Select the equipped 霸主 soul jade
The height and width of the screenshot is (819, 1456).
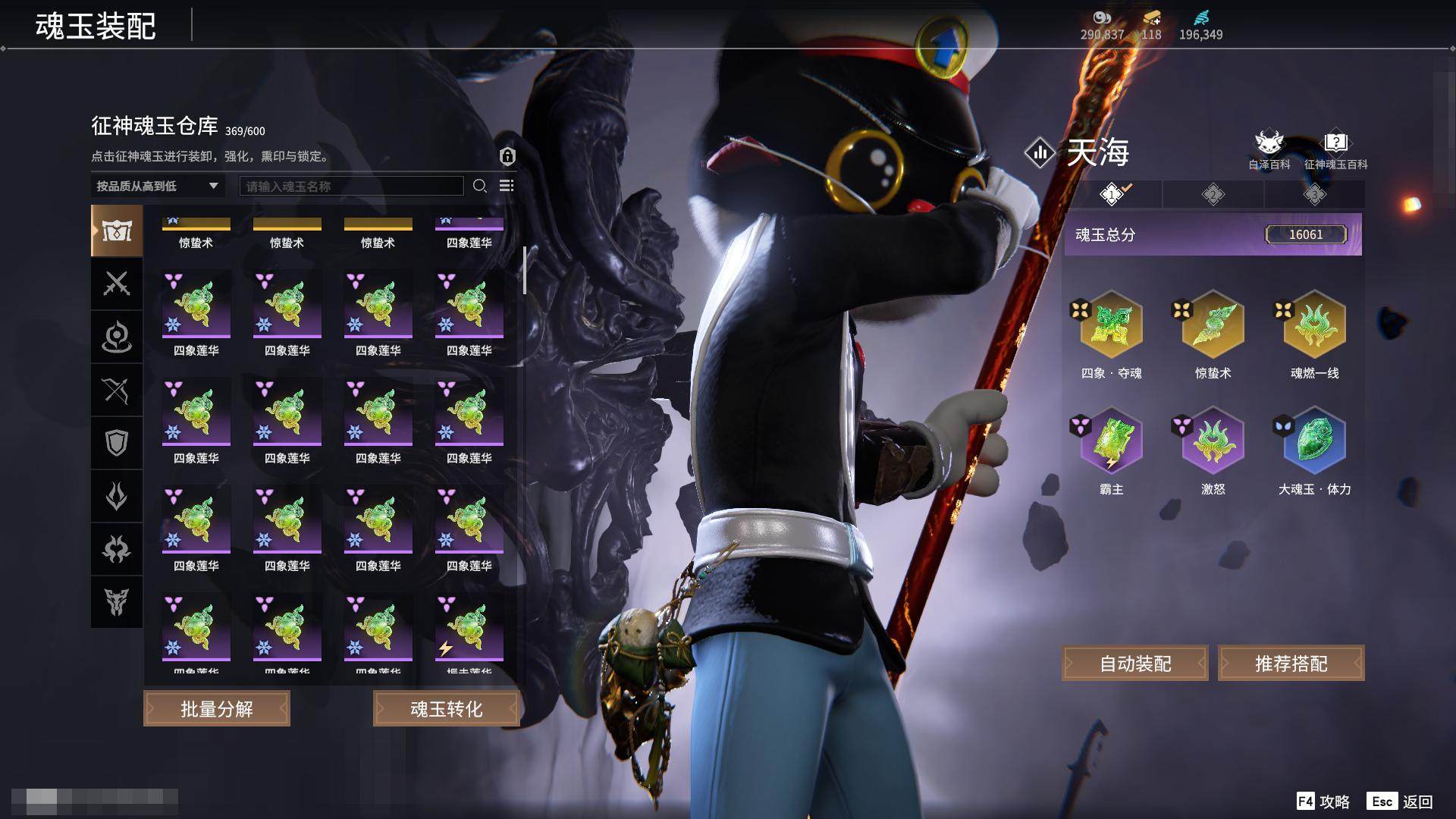pos(1111,441)
